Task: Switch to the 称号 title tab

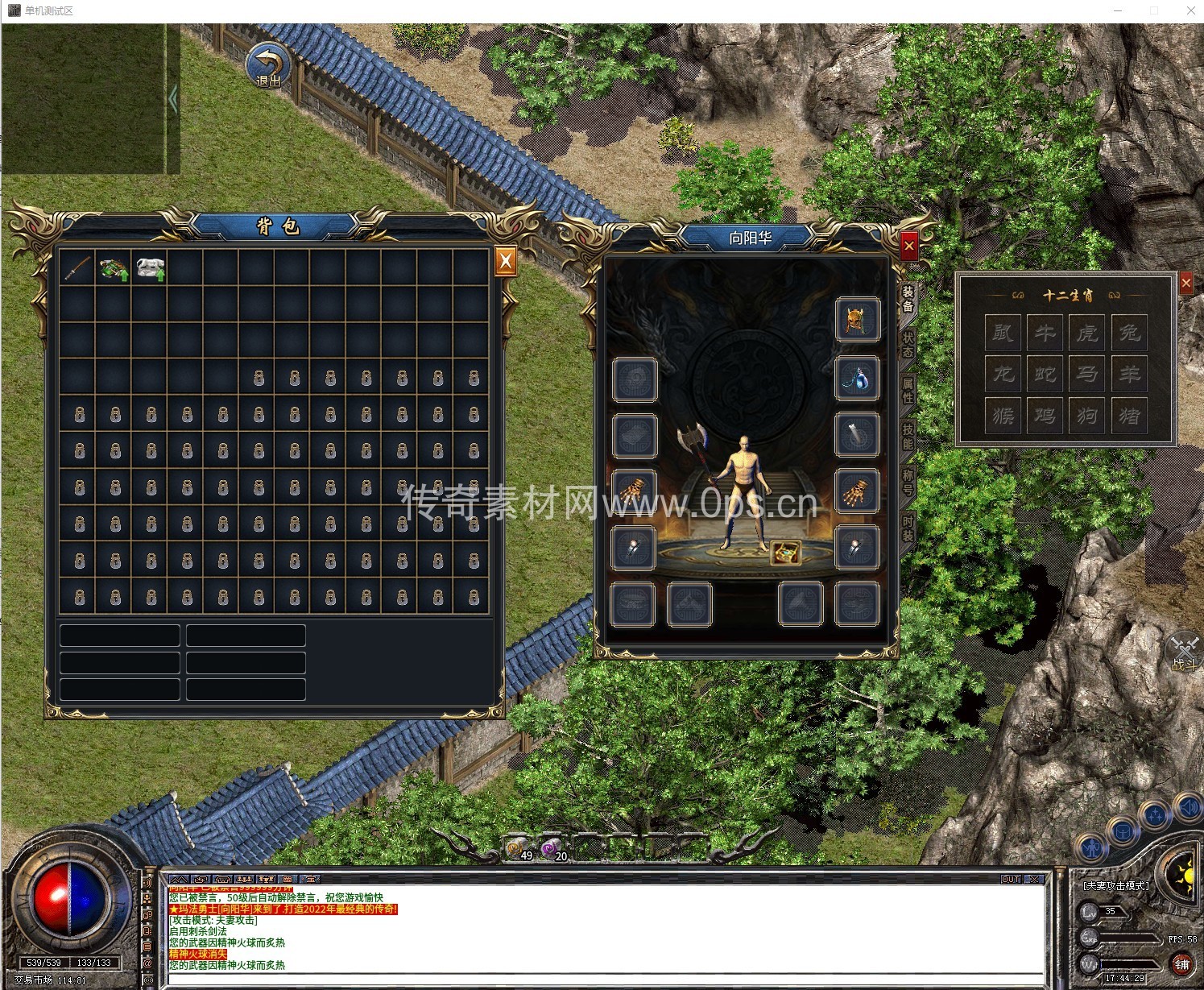Action: coord(908,483)
